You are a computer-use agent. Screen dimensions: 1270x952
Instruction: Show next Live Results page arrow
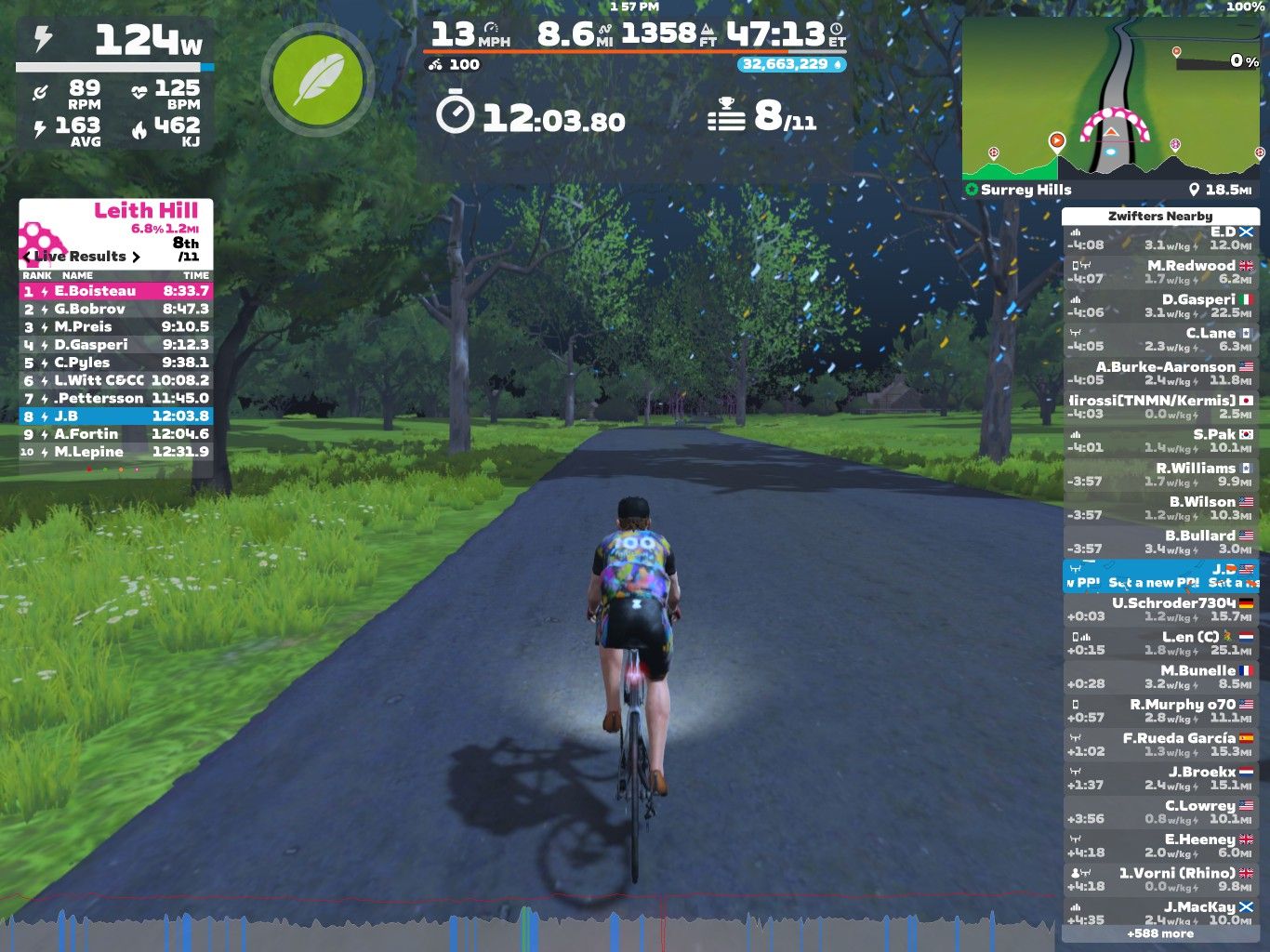[x=136, y=257]
